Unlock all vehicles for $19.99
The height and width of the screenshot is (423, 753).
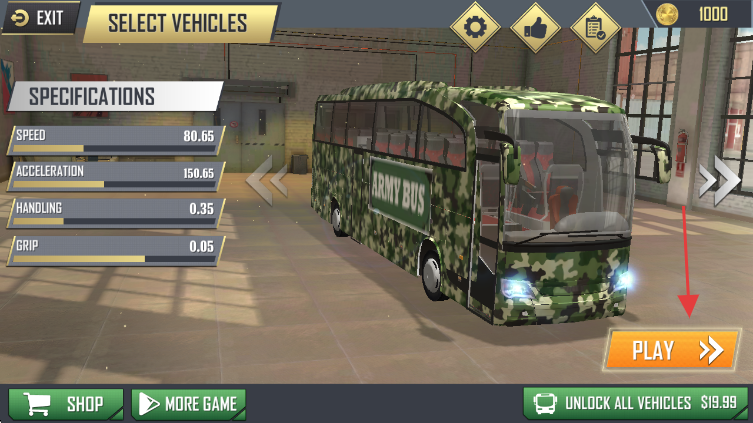[636, 403]
